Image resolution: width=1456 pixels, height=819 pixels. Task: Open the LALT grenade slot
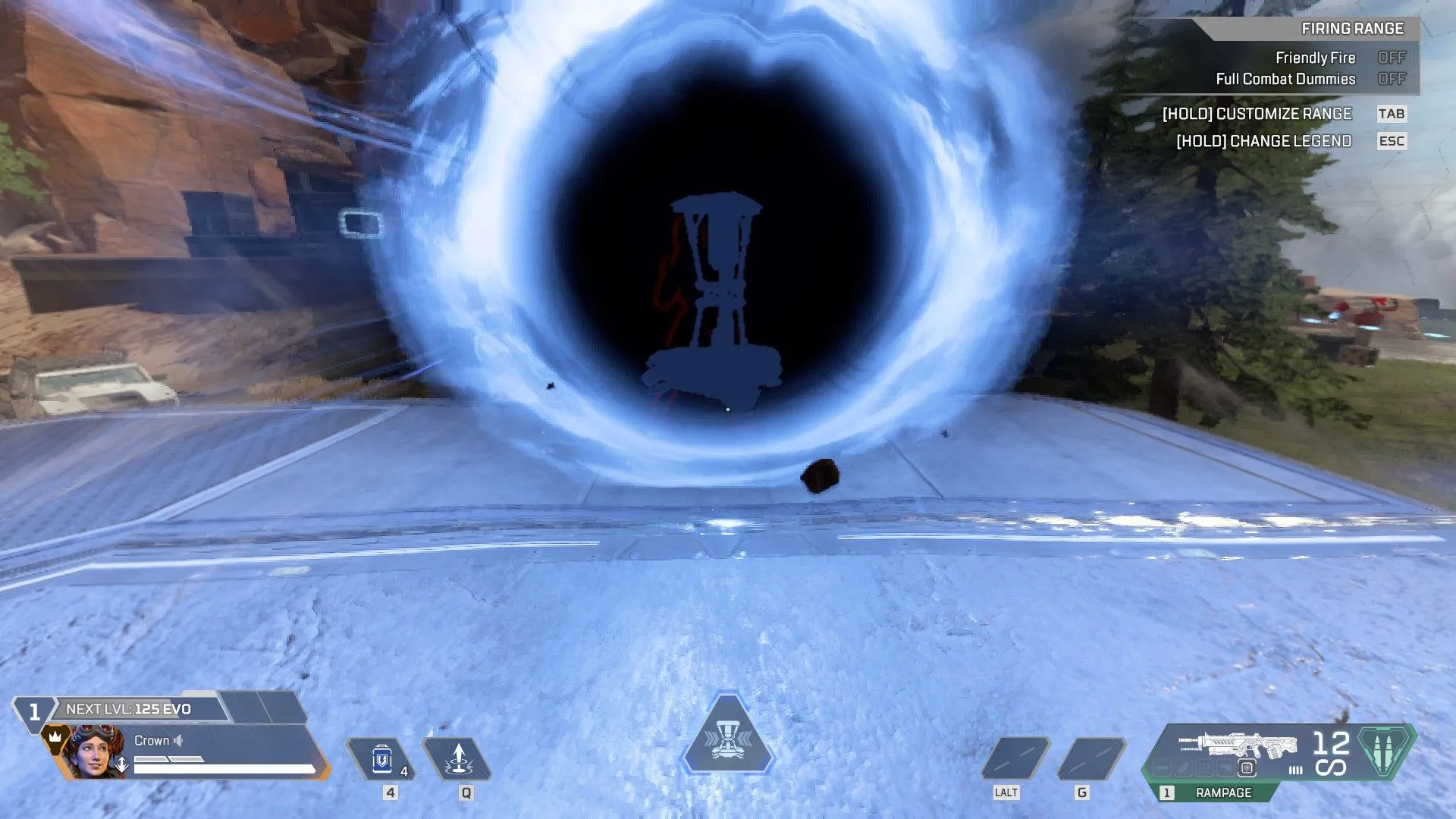[x=1016, y=758]
